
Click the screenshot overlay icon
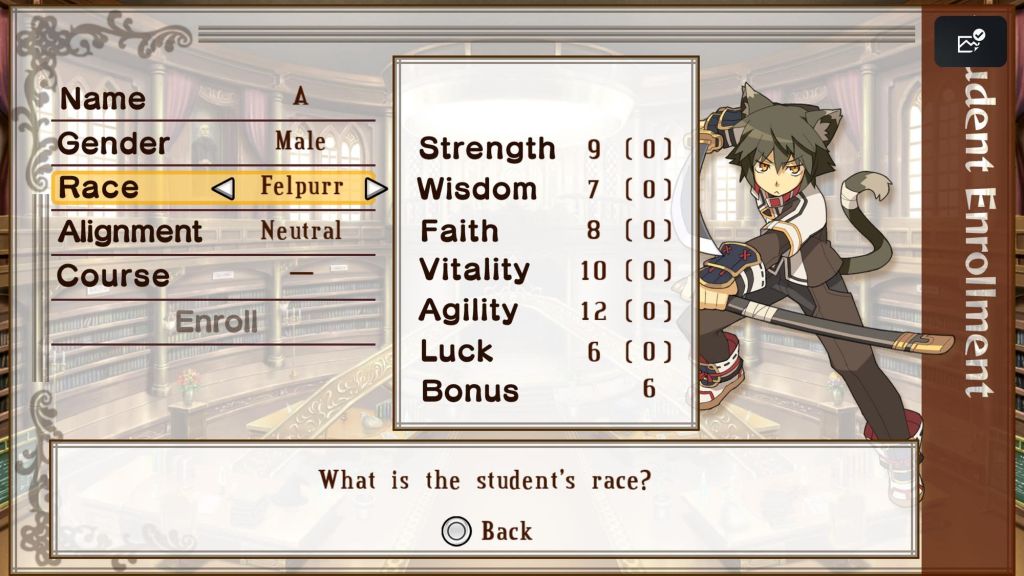tap(970, 42)
